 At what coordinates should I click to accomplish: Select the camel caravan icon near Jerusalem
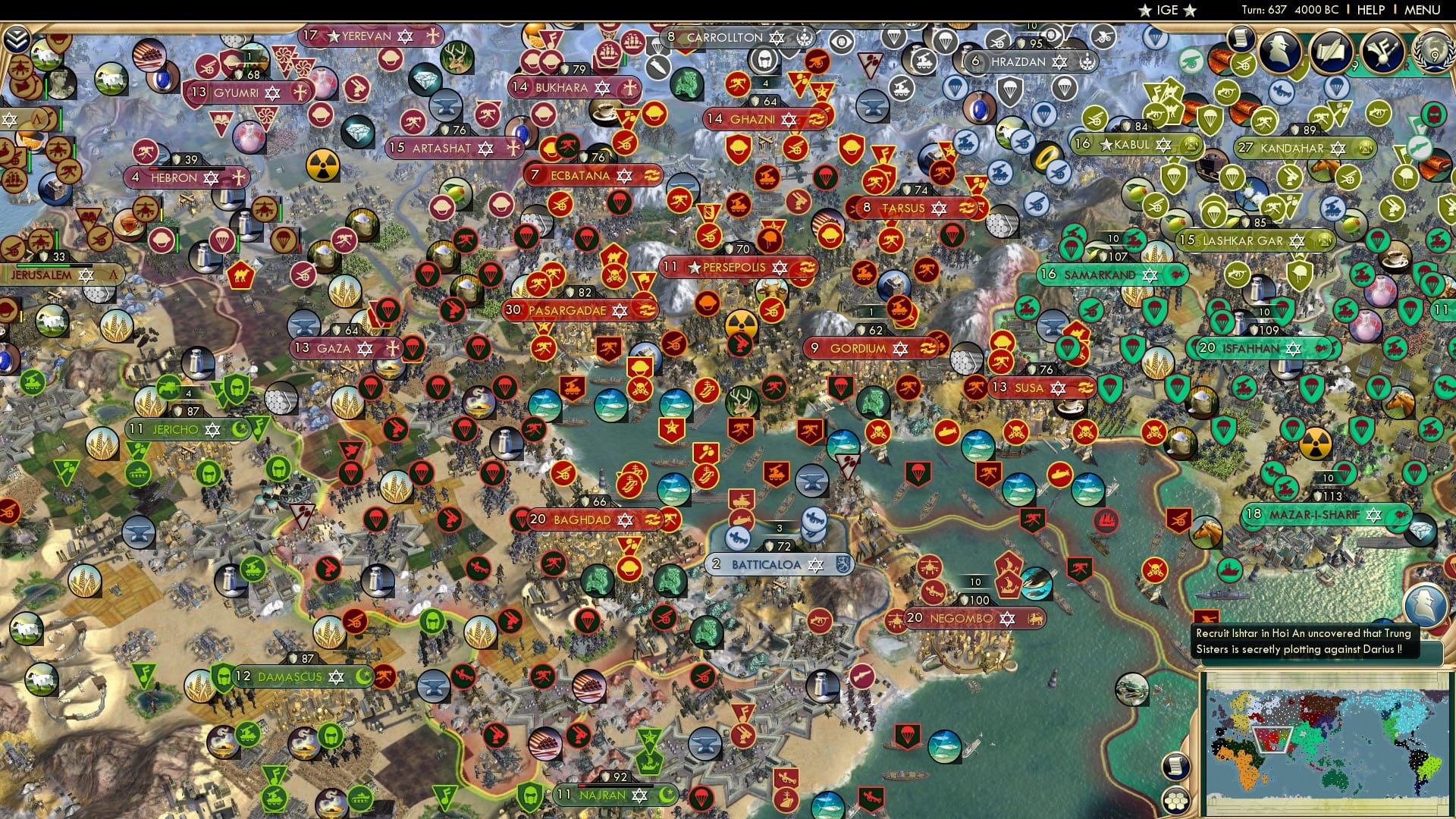240,274
